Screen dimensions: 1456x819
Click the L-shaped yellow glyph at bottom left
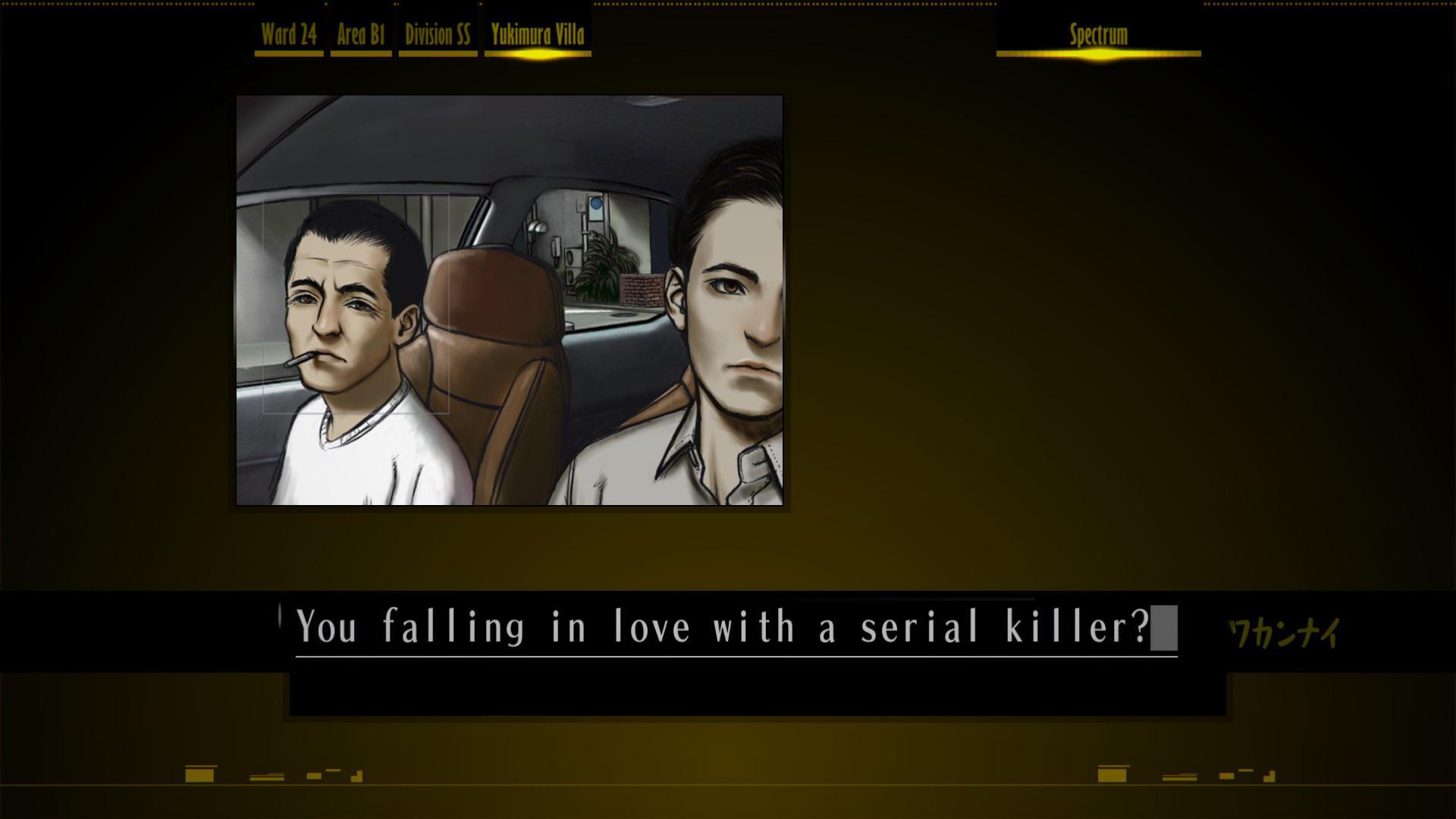click(356, 776)
